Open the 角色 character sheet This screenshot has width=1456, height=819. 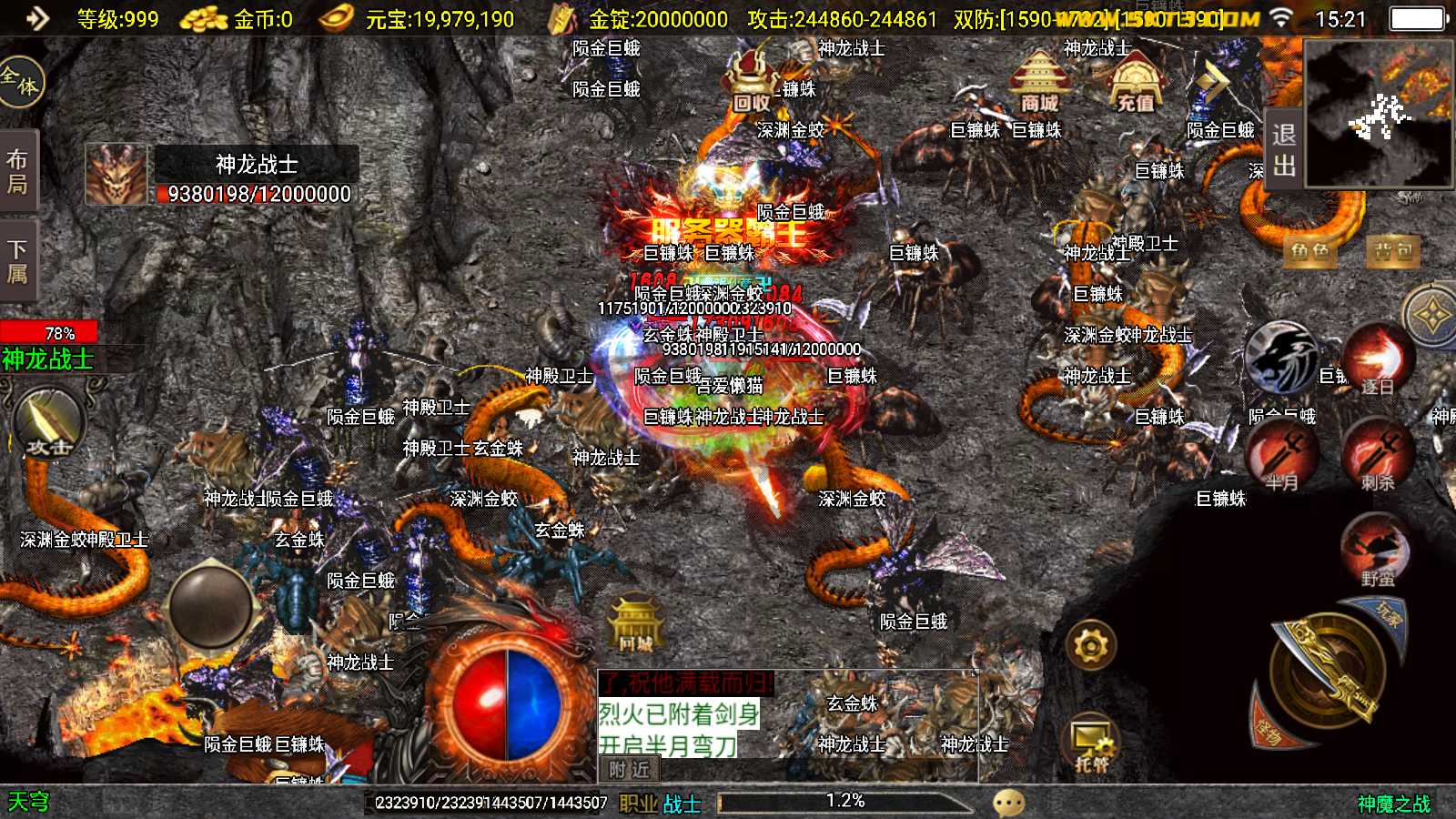[x=1309, y=250]
